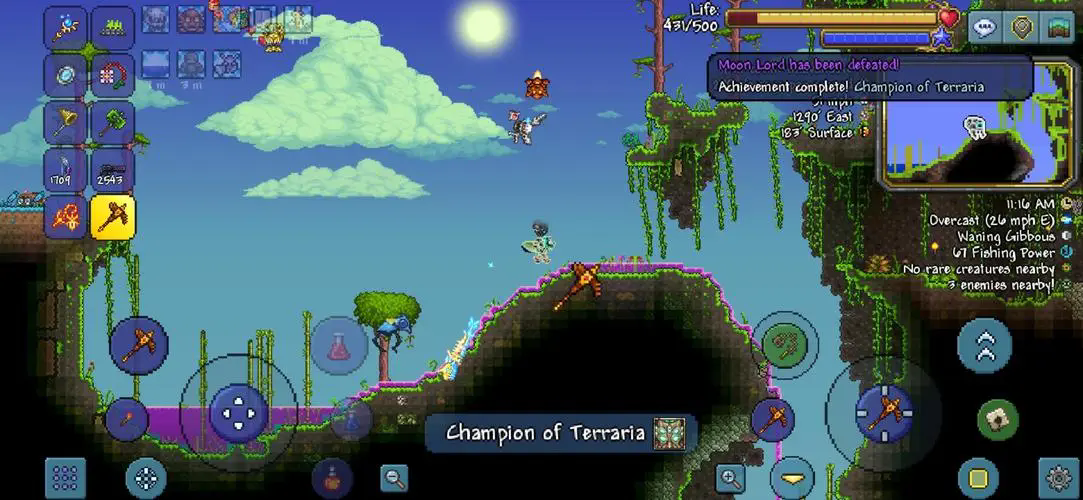The width and height of the screenshot is (1083, 500).
Task: Select the golden bug net slot
Action: coord(65,123)
